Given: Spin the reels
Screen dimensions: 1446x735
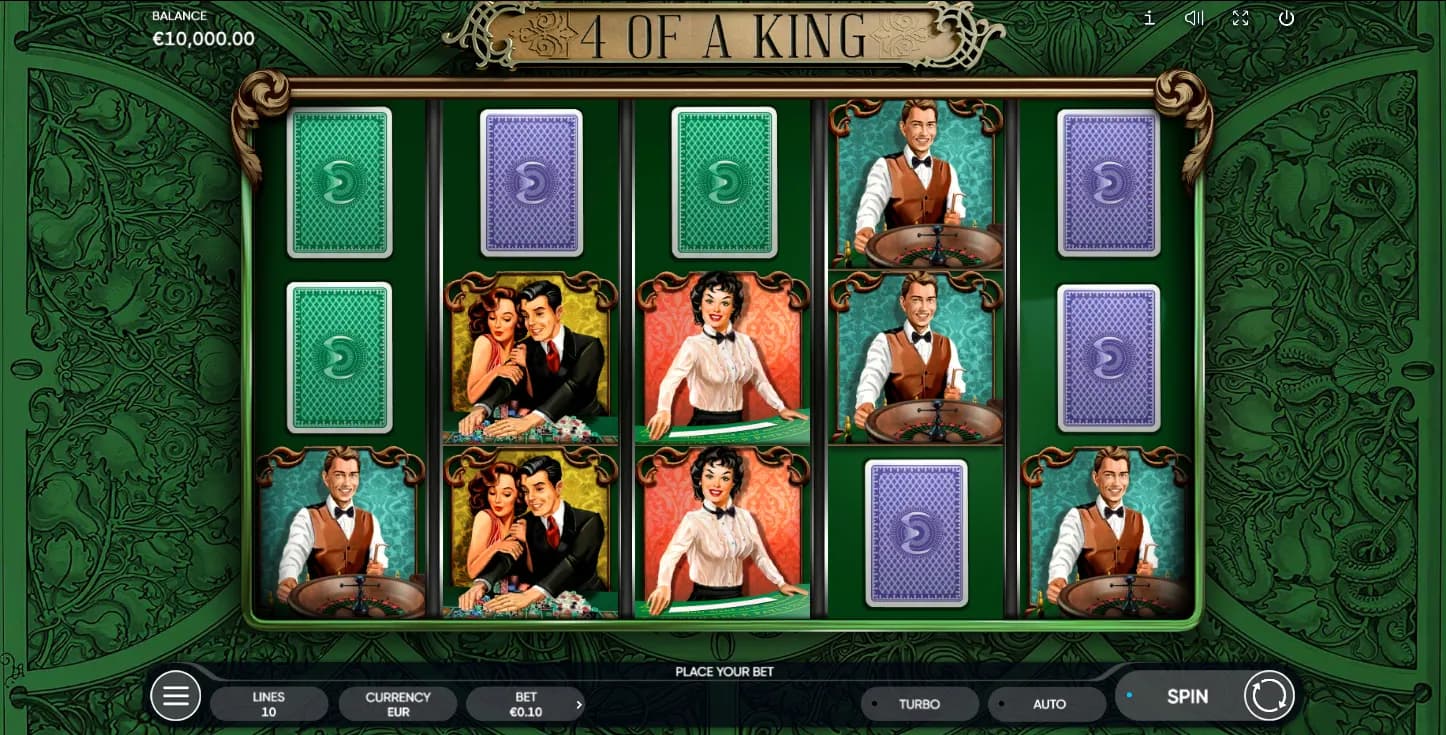Looking at the screenshot, I should tap(1186, 697).
